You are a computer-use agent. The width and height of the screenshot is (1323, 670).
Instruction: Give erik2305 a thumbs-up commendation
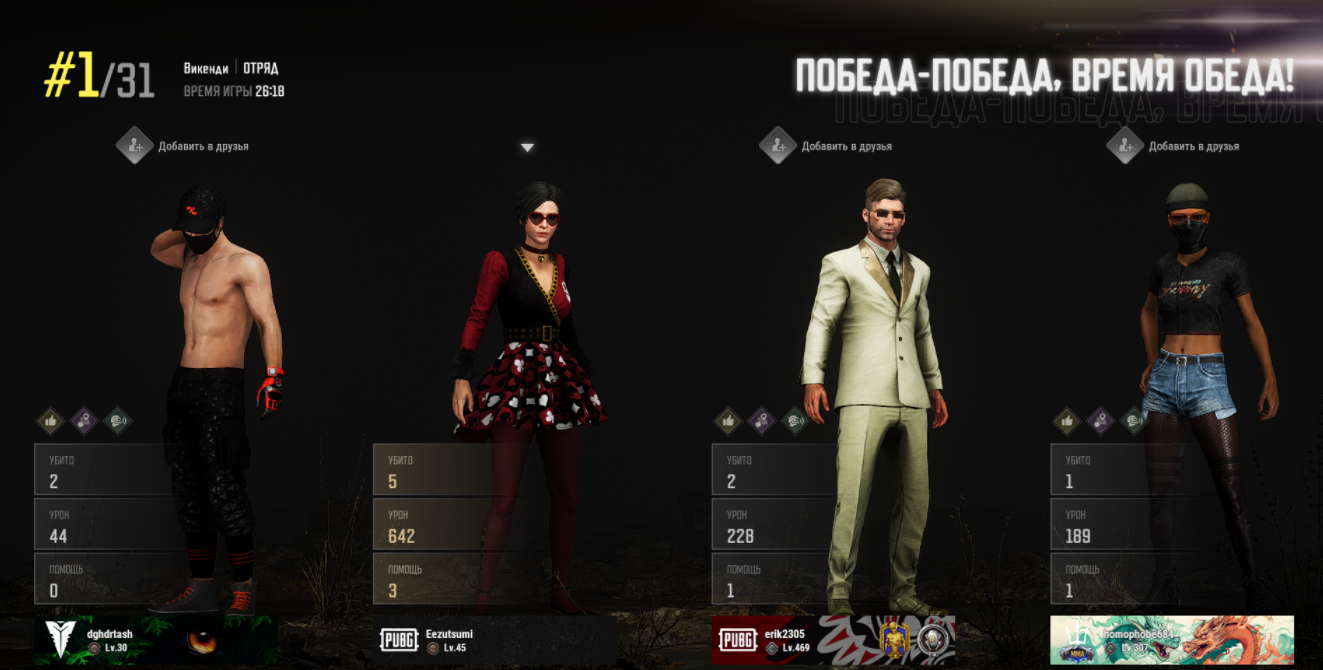pos(728,421)
